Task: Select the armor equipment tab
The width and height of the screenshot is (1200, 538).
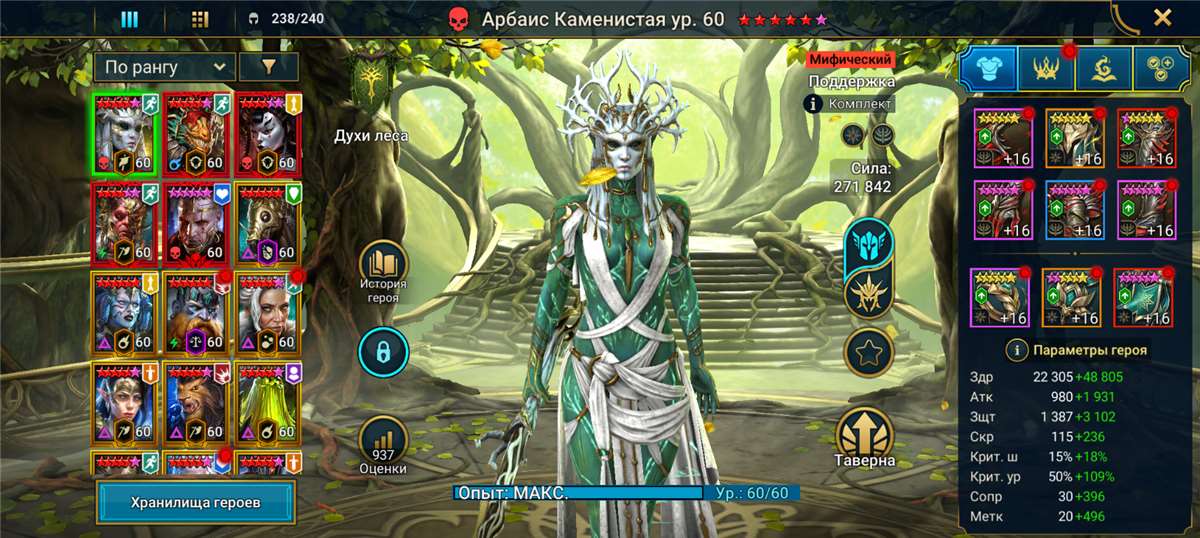Action: 988,69
